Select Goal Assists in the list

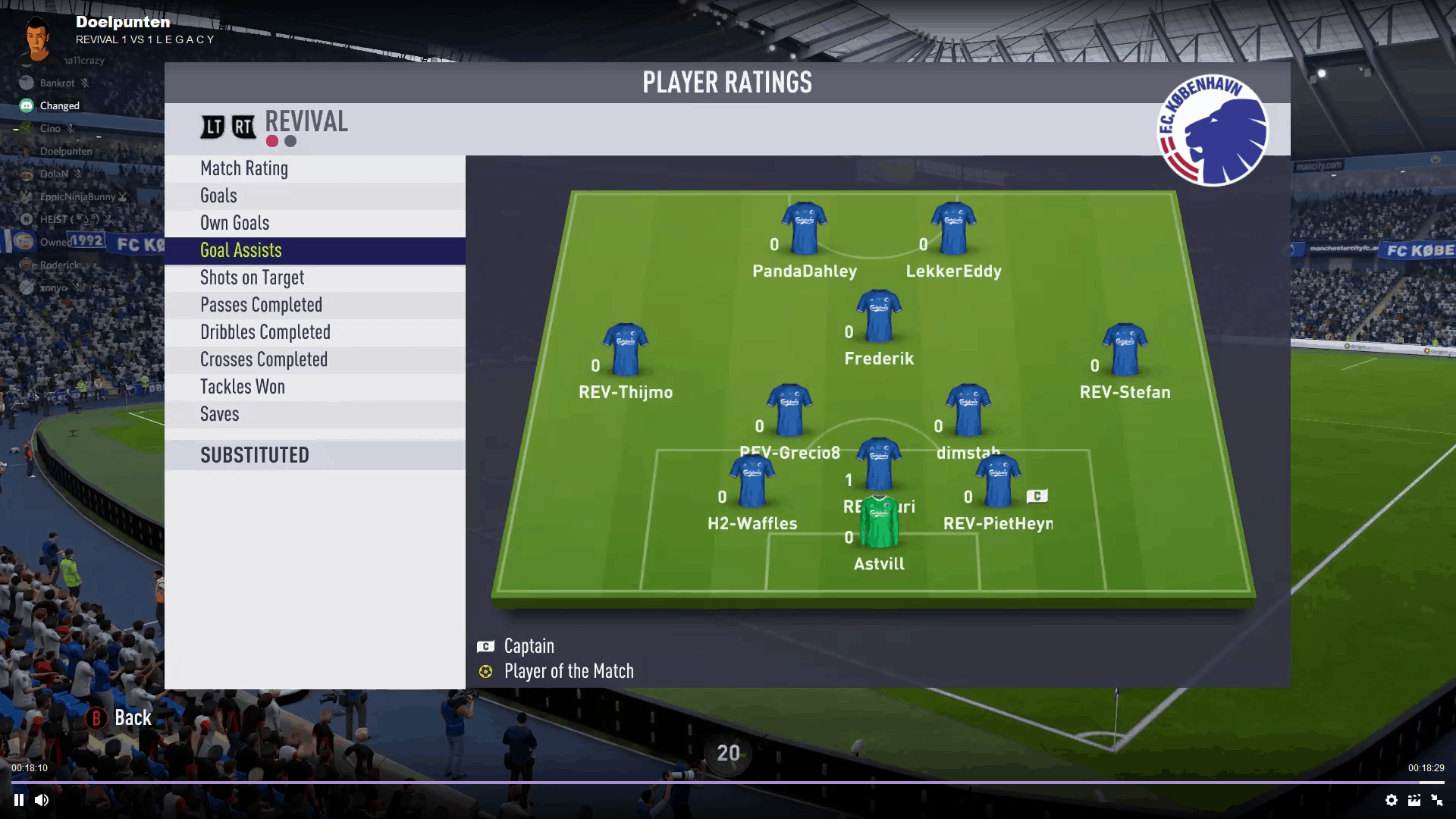[x=241, y=250]
